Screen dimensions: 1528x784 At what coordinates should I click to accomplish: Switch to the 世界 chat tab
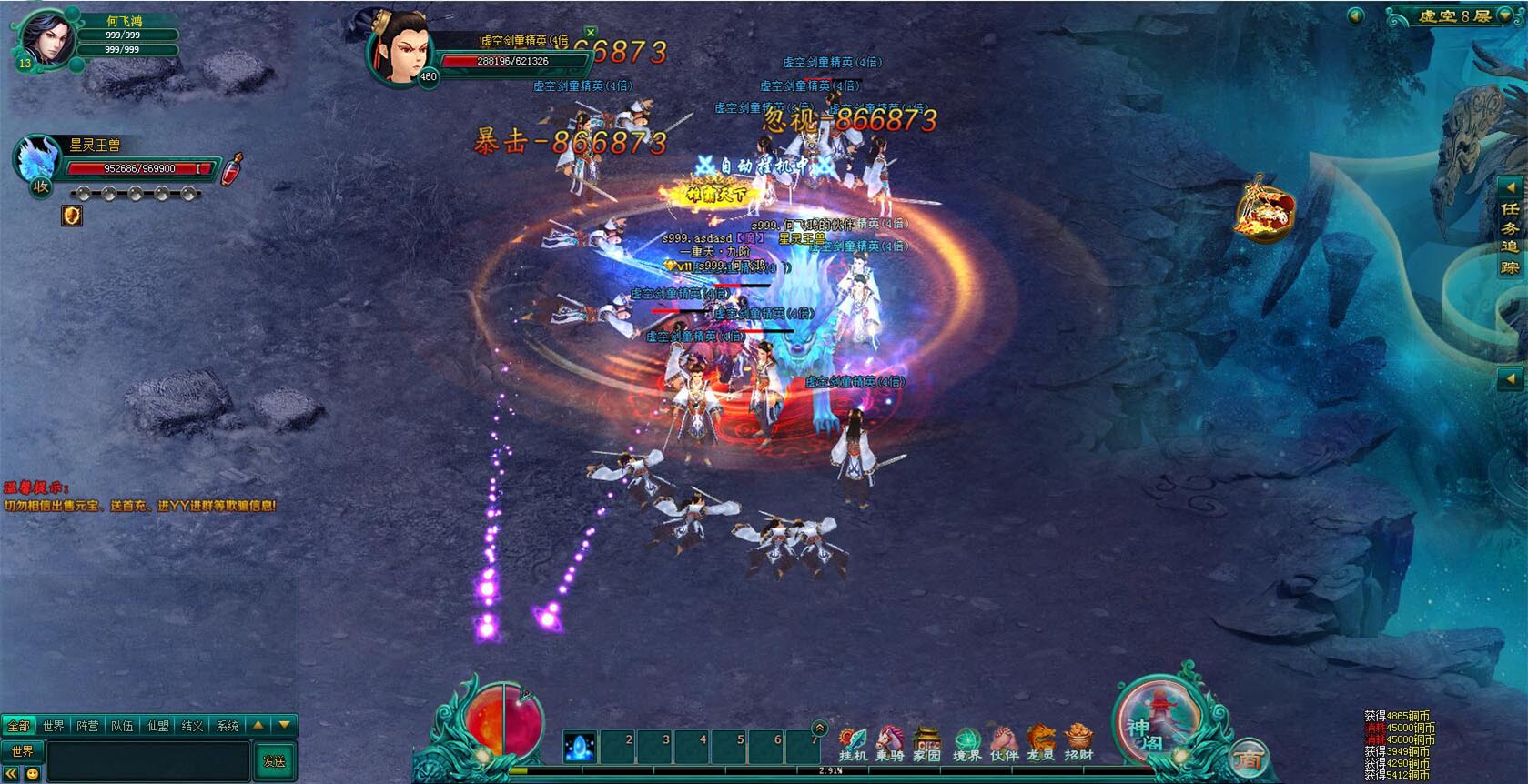pos(54,726)
